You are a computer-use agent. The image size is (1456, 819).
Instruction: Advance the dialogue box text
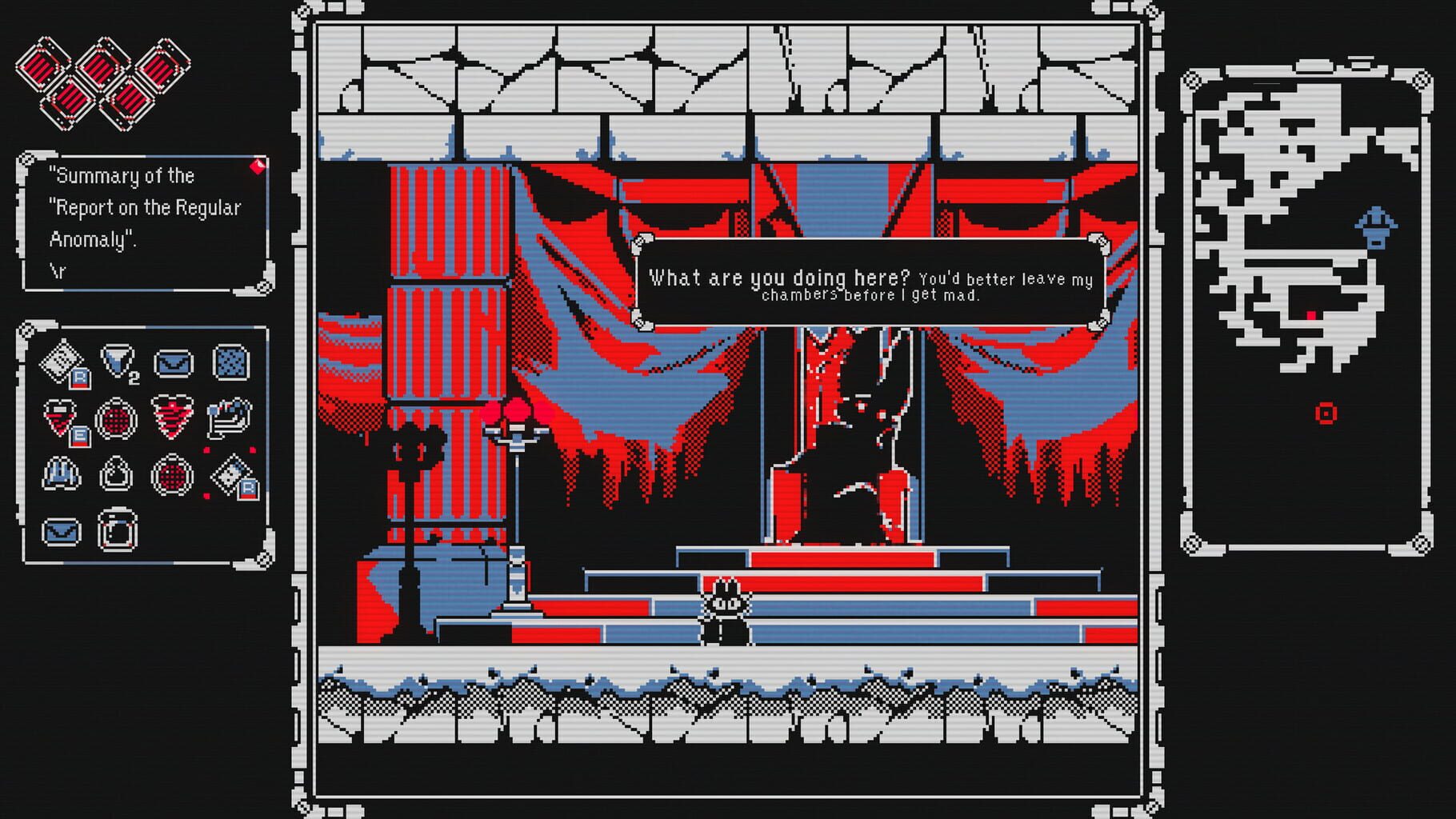pos(872,282)
